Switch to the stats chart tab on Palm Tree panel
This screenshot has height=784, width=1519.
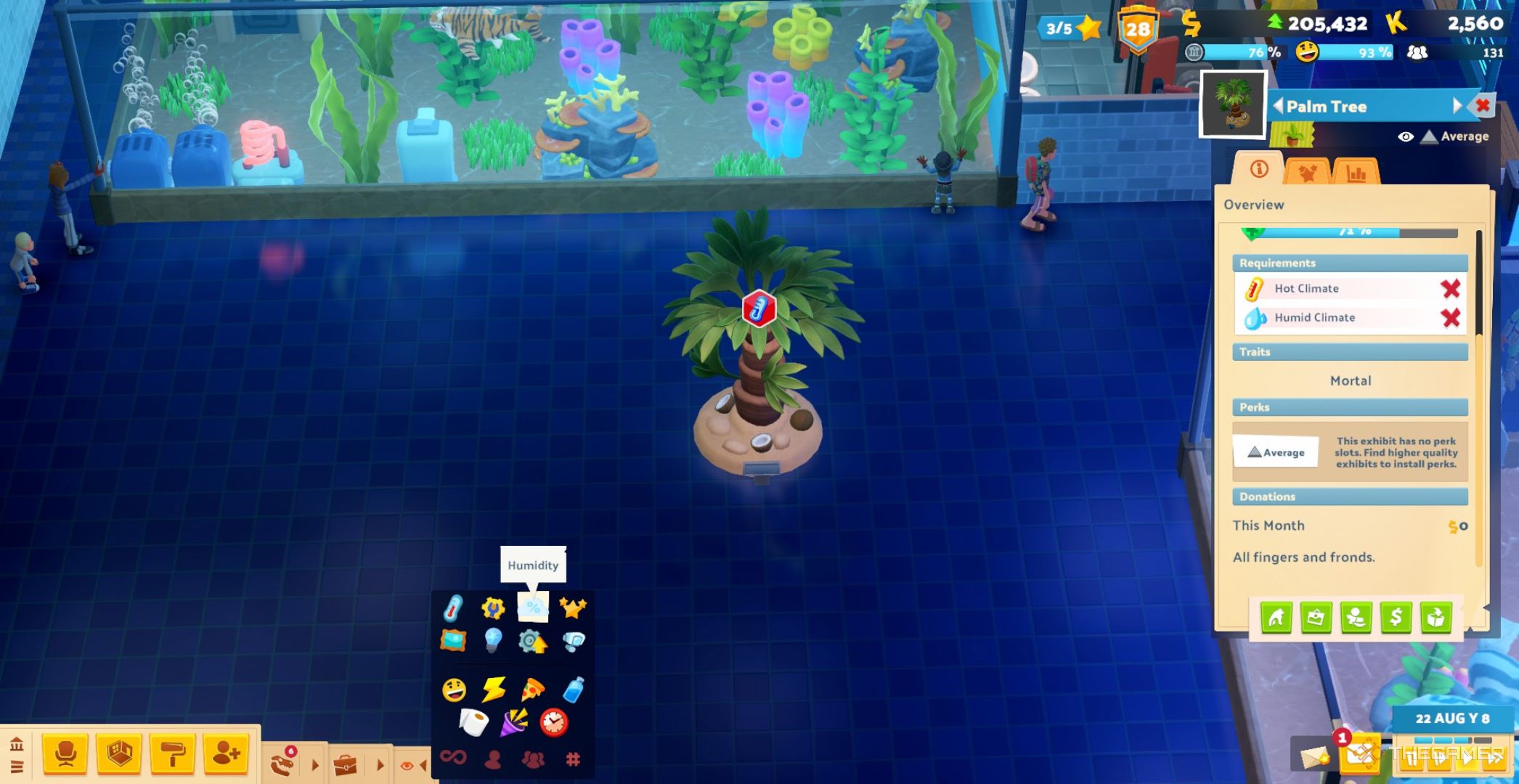tap(1357, 173)
